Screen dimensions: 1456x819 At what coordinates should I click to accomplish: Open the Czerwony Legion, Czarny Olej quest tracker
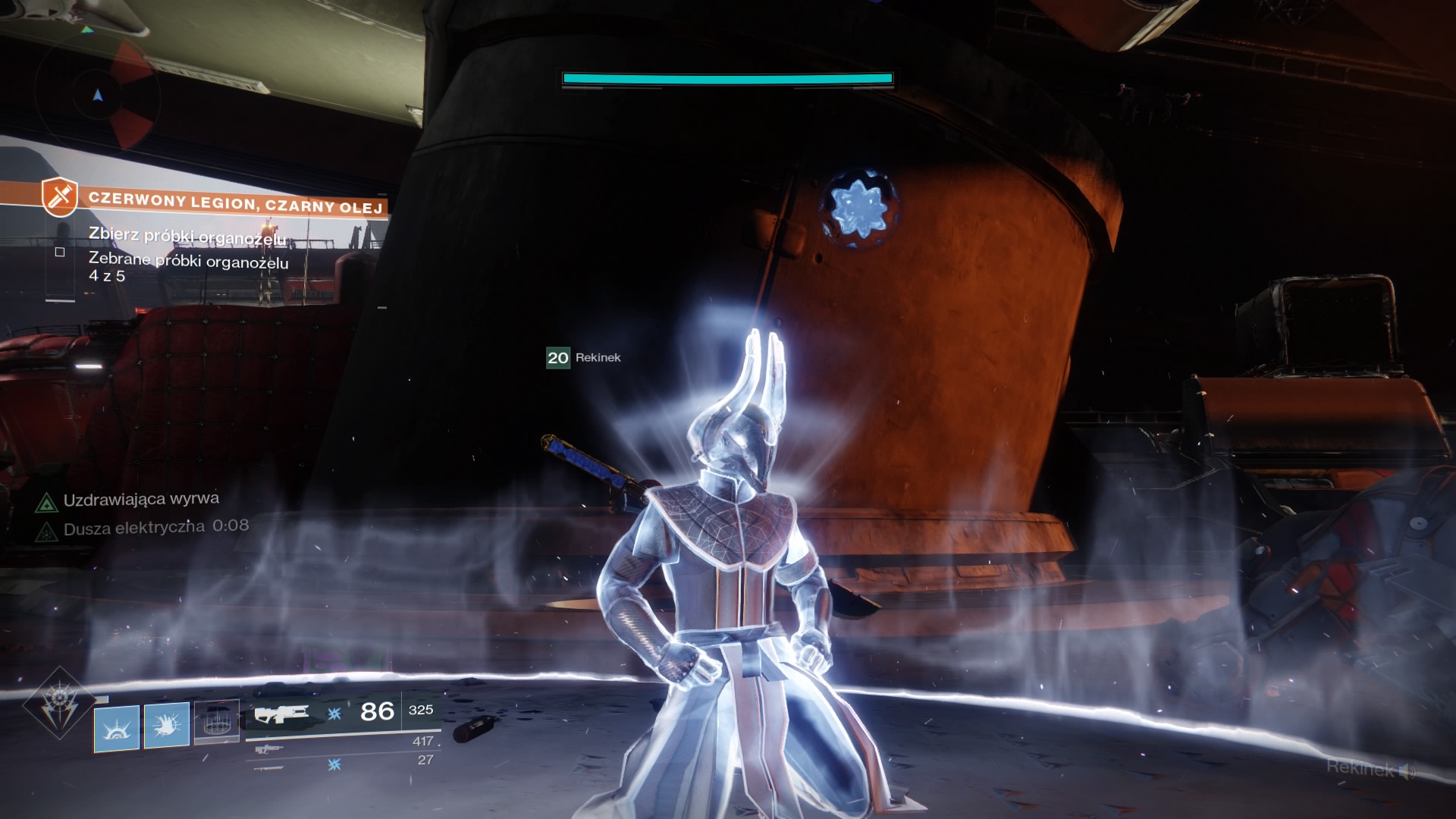(235, 203)
